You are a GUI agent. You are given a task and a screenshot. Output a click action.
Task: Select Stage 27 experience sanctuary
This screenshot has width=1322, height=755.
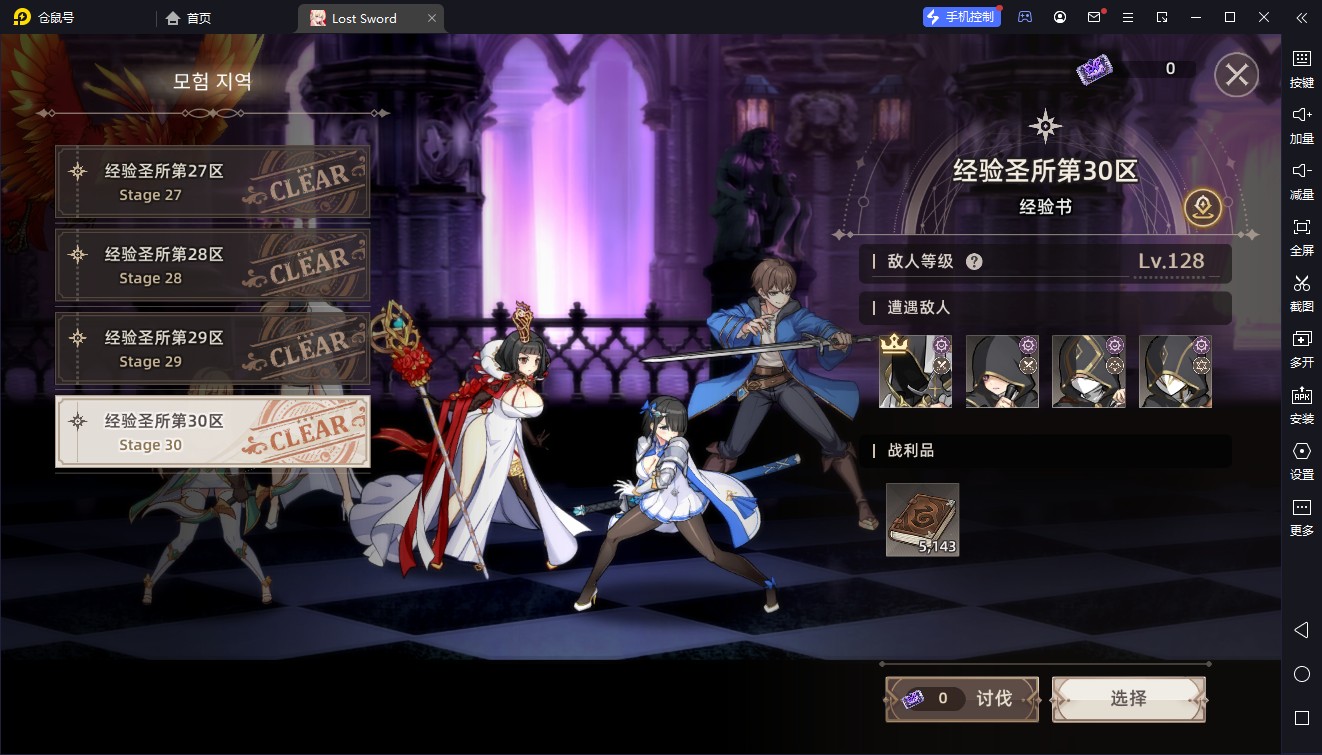(212, 182)
